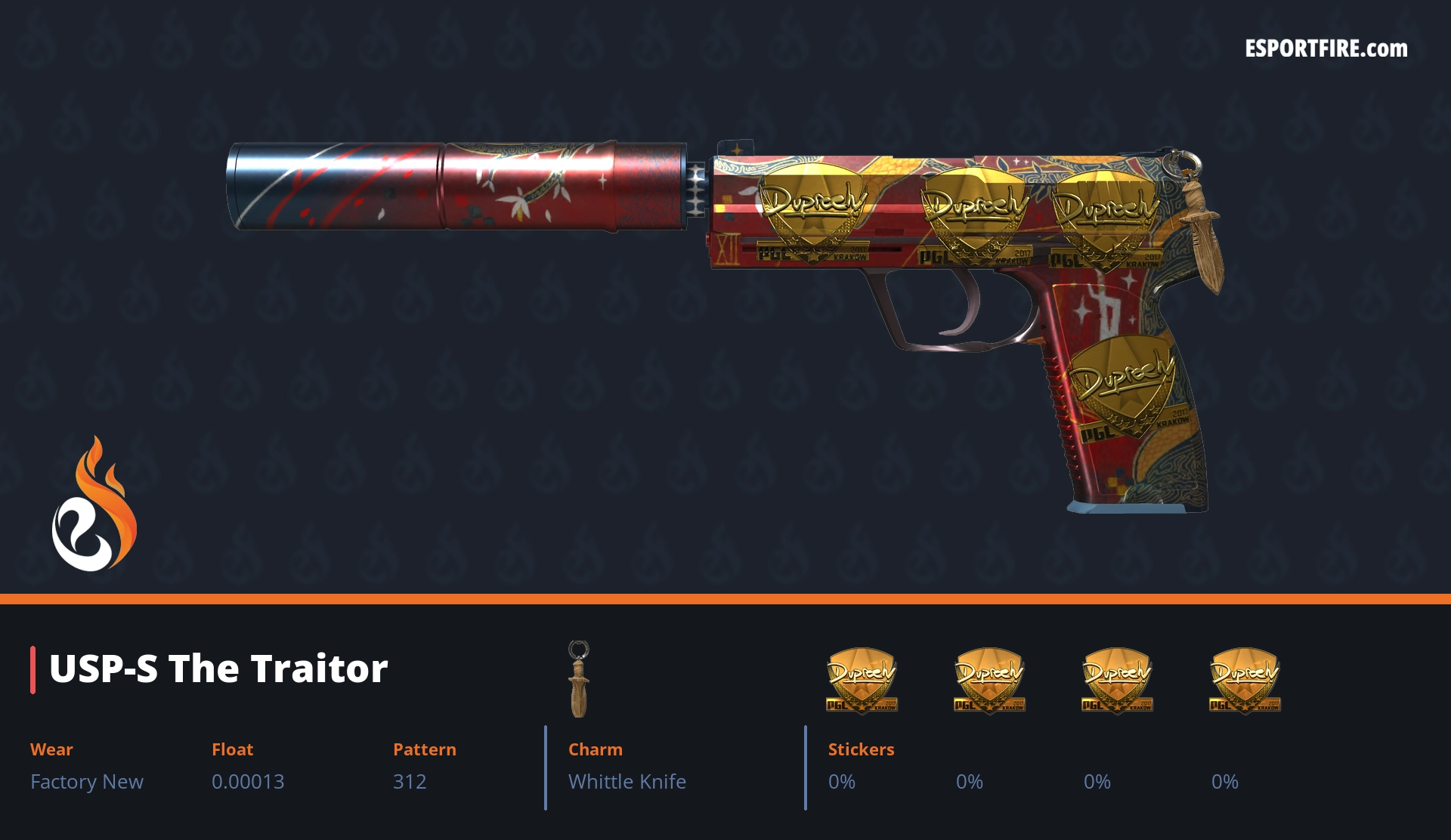This screenshot has height=840, width=1451.
Task: Open the ESPORTFIRE.com site link
Action: pos(1326,49)
